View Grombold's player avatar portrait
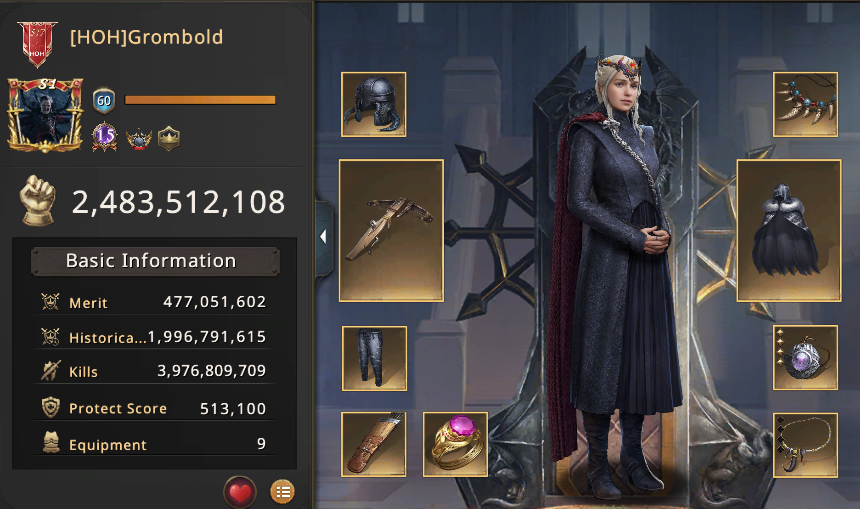Screen dimensions: 860x509 tap(44, 115)
